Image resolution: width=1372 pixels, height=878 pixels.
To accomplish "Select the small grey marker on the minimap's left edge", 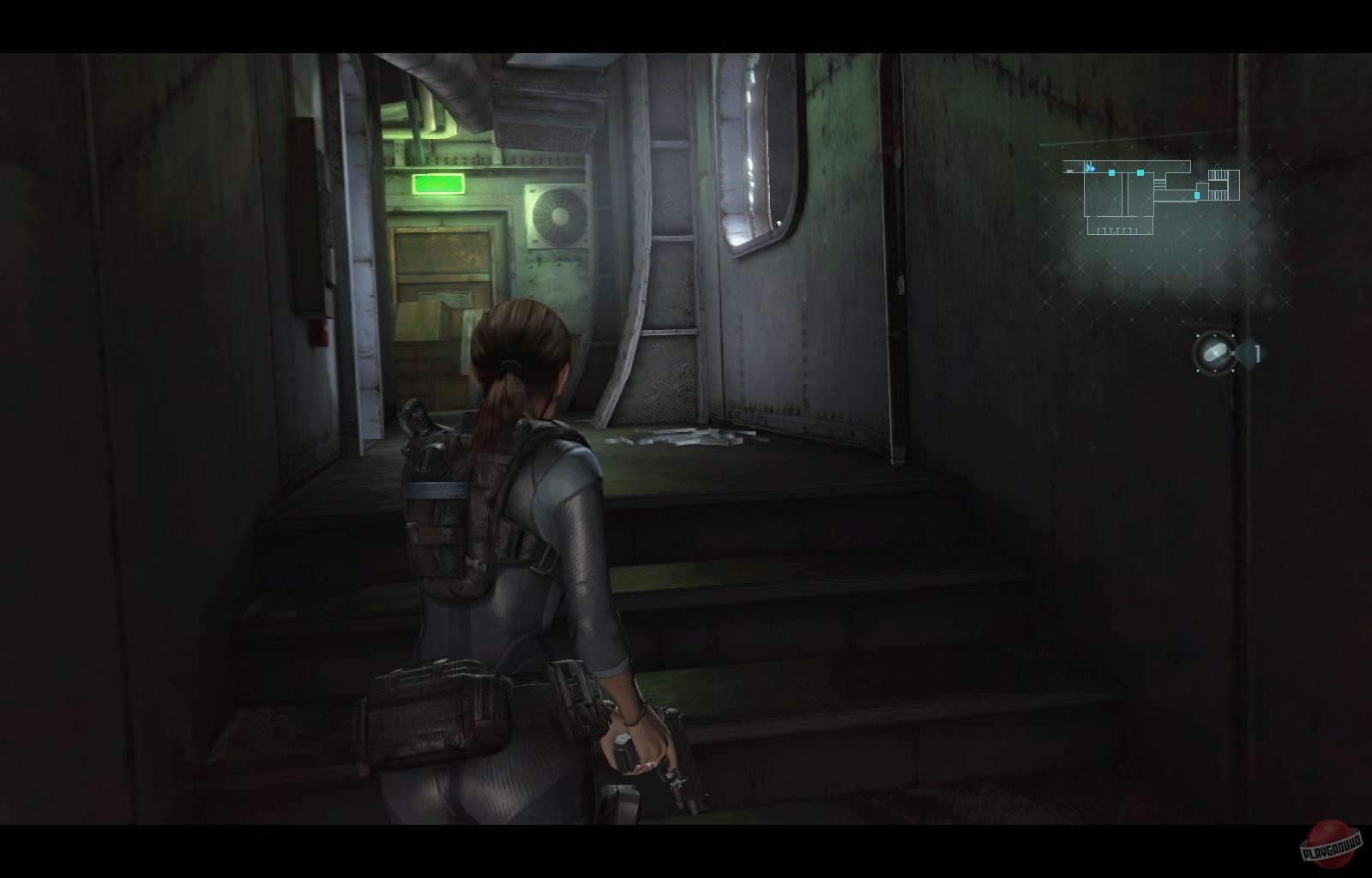I will point(1069,171).
